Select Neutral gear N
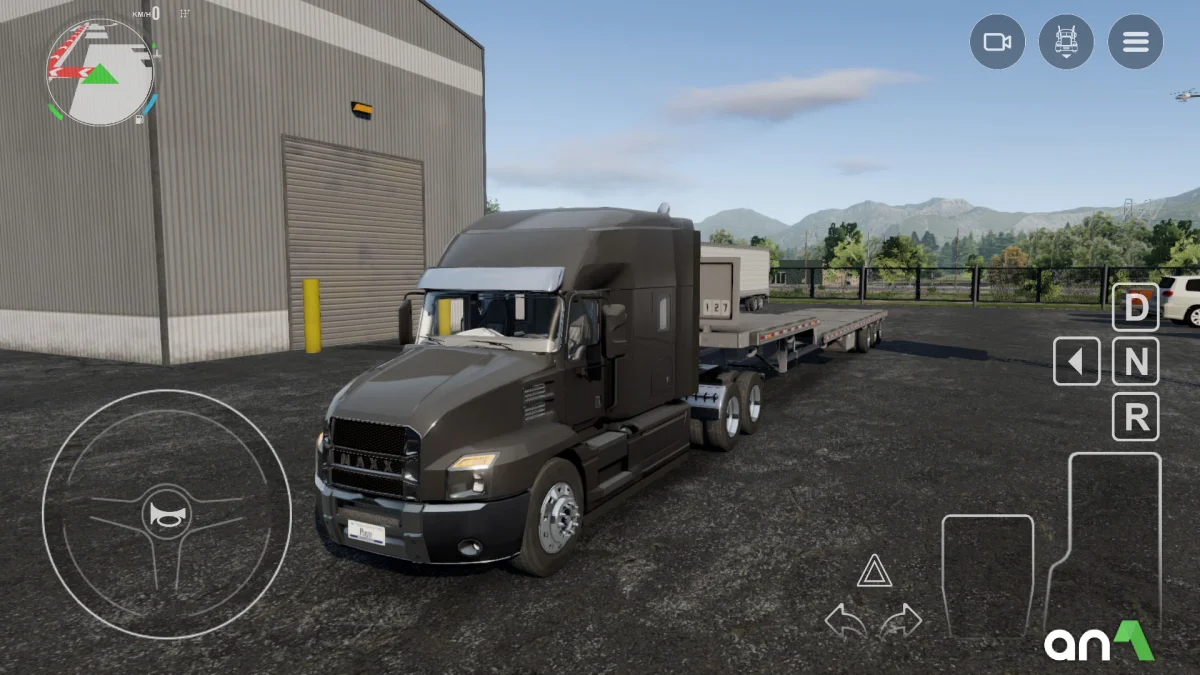Viewport: 1200px width, 675px height. tap(1136, 362)
